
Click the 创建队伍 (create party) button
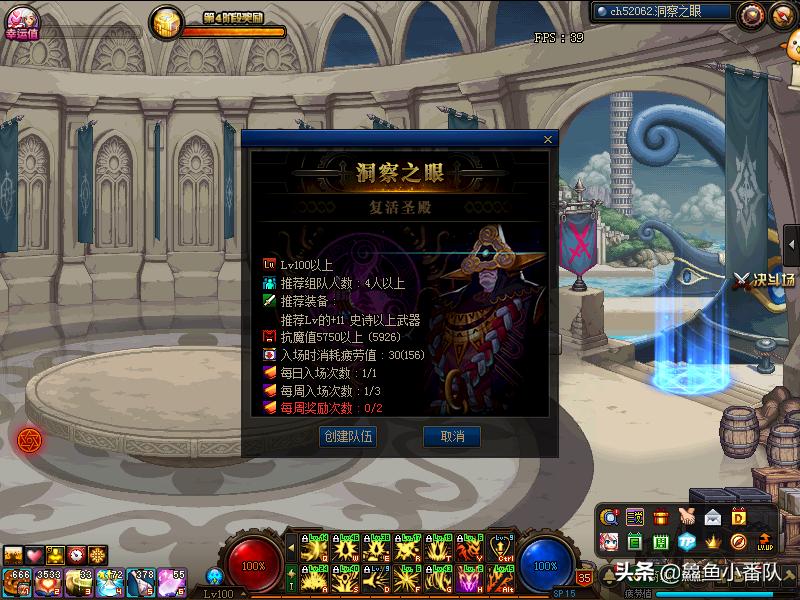[348, 437]
